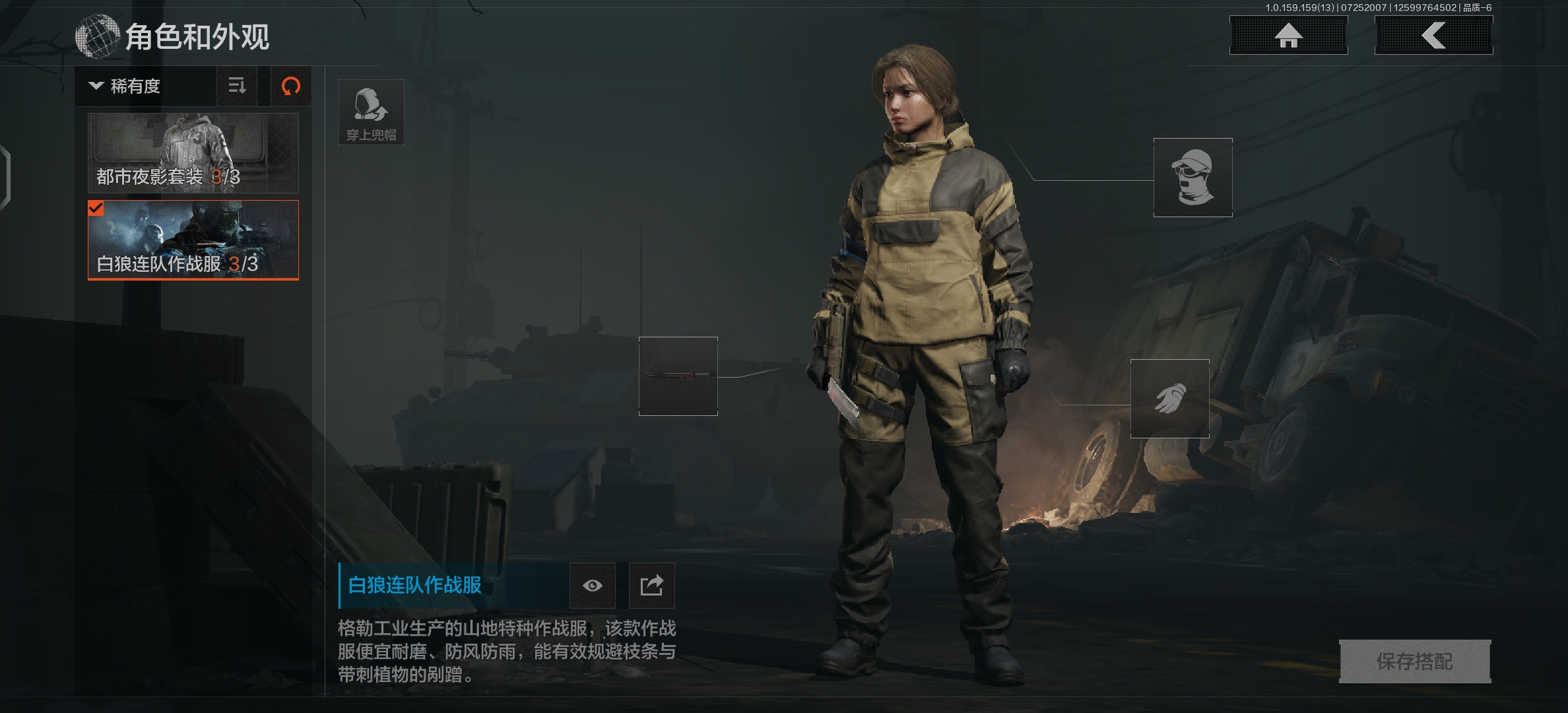Viewport: 1568px width, 713px height.
Task: Toggle the sort order button
Action: 237,86
